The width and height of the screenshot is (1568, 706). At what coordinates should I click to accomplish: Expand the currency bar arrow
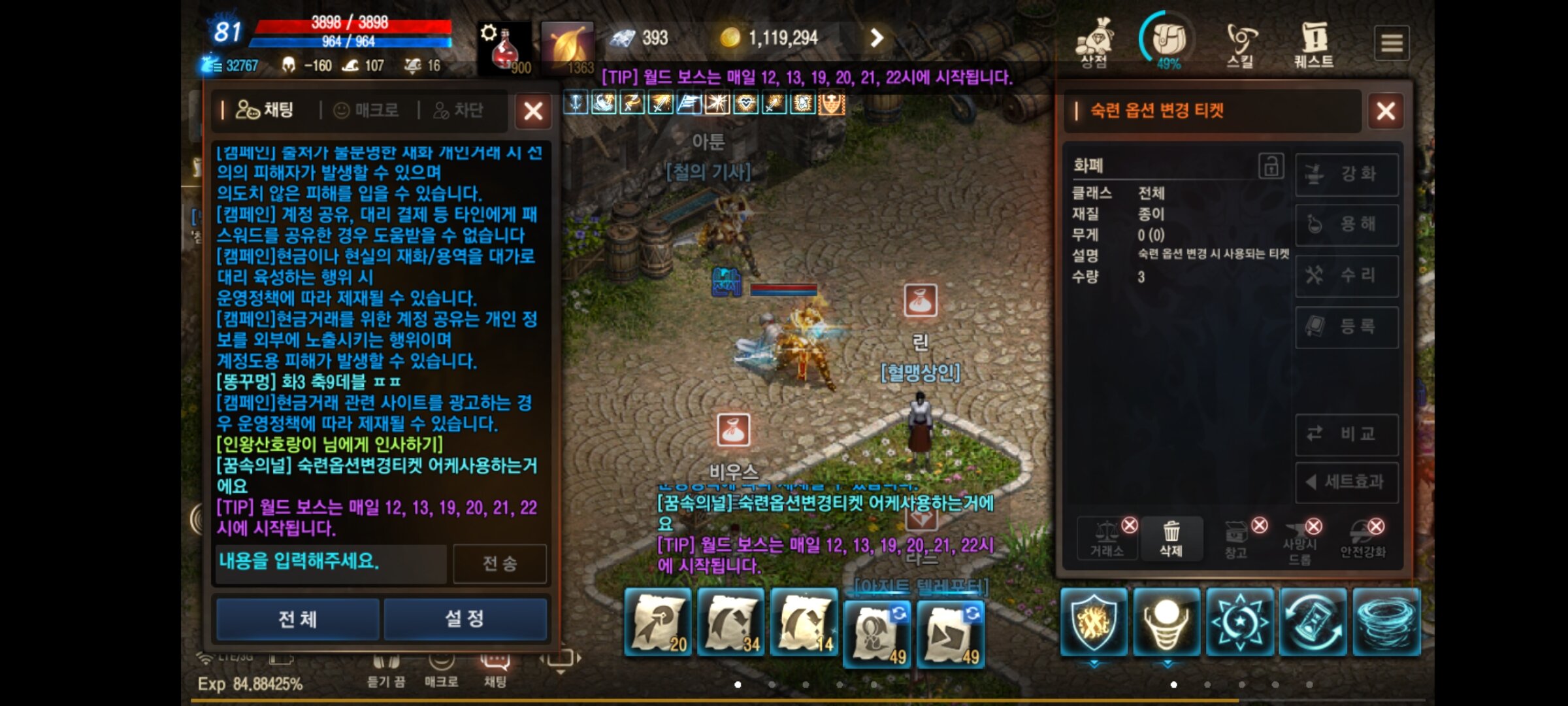click(x=877, y=38)
